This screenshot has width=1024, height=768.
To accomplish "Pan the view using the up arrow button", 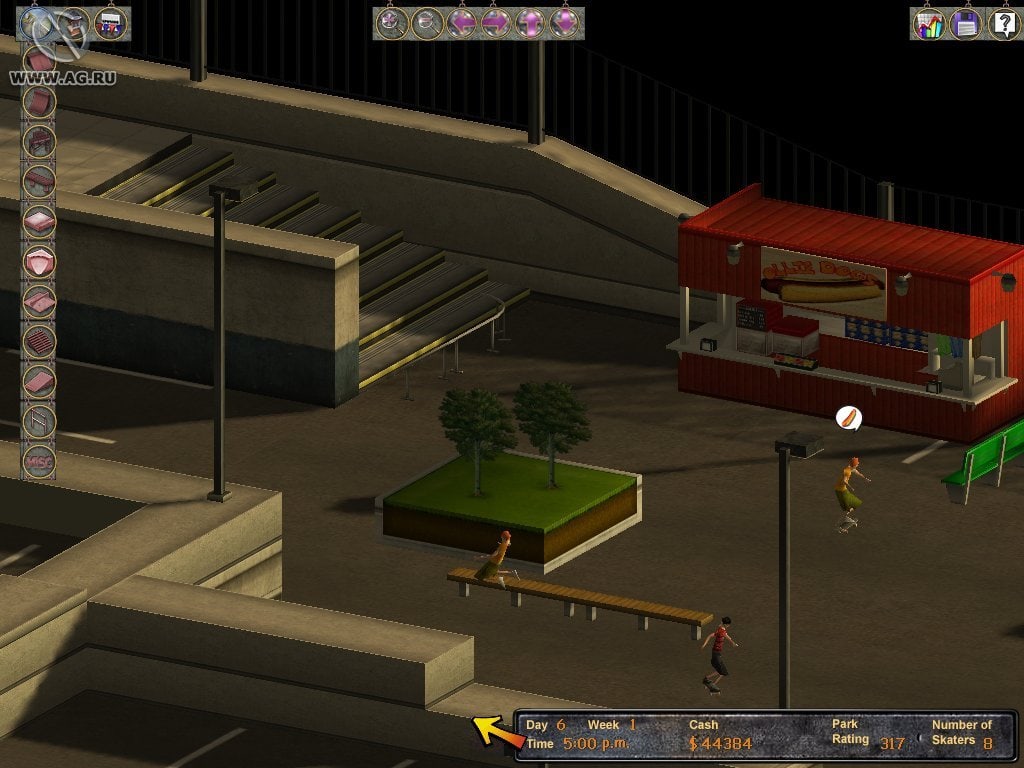I will [530, 23].
